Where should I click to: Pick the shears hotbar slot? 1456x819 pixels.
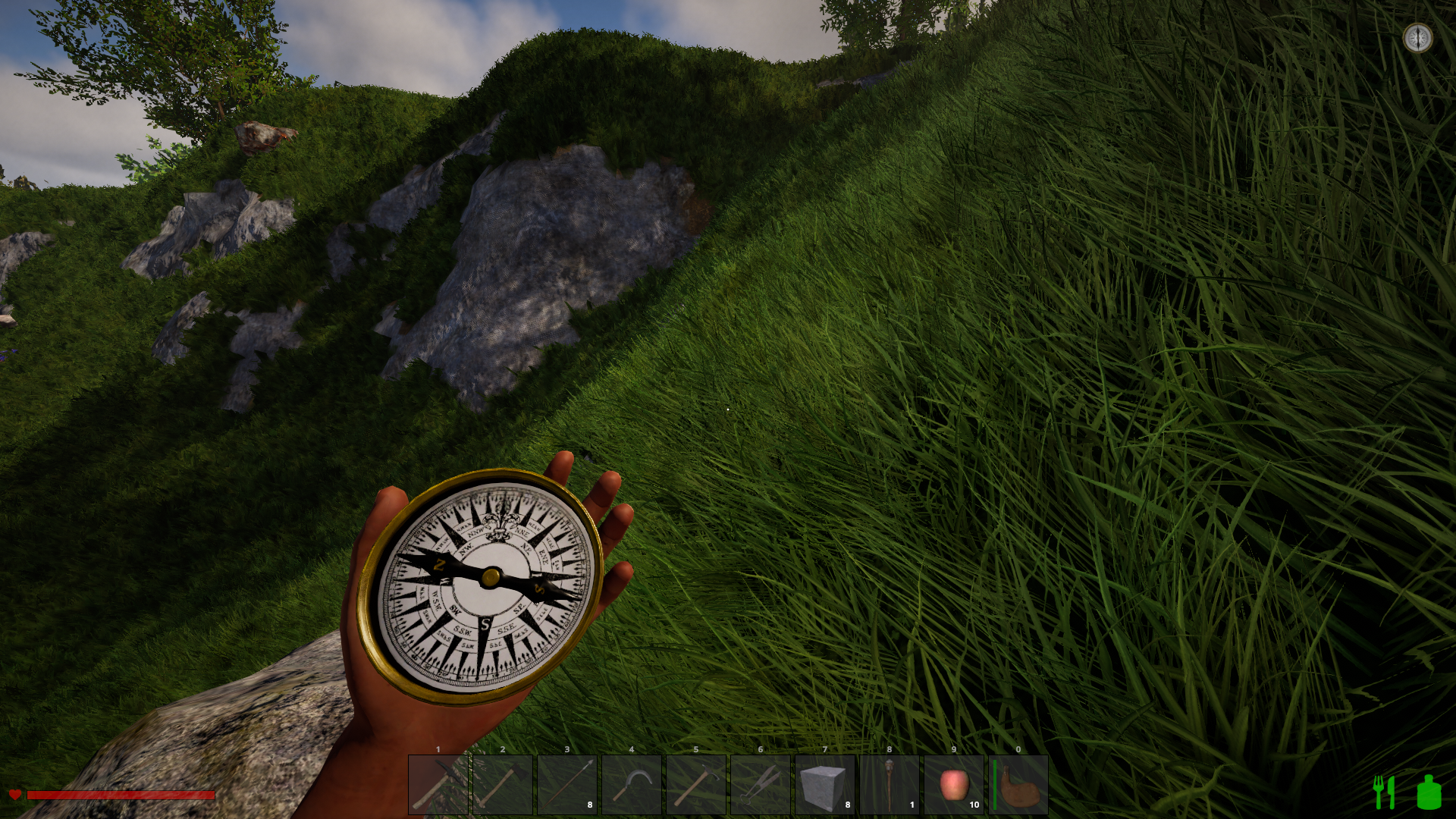761,785
